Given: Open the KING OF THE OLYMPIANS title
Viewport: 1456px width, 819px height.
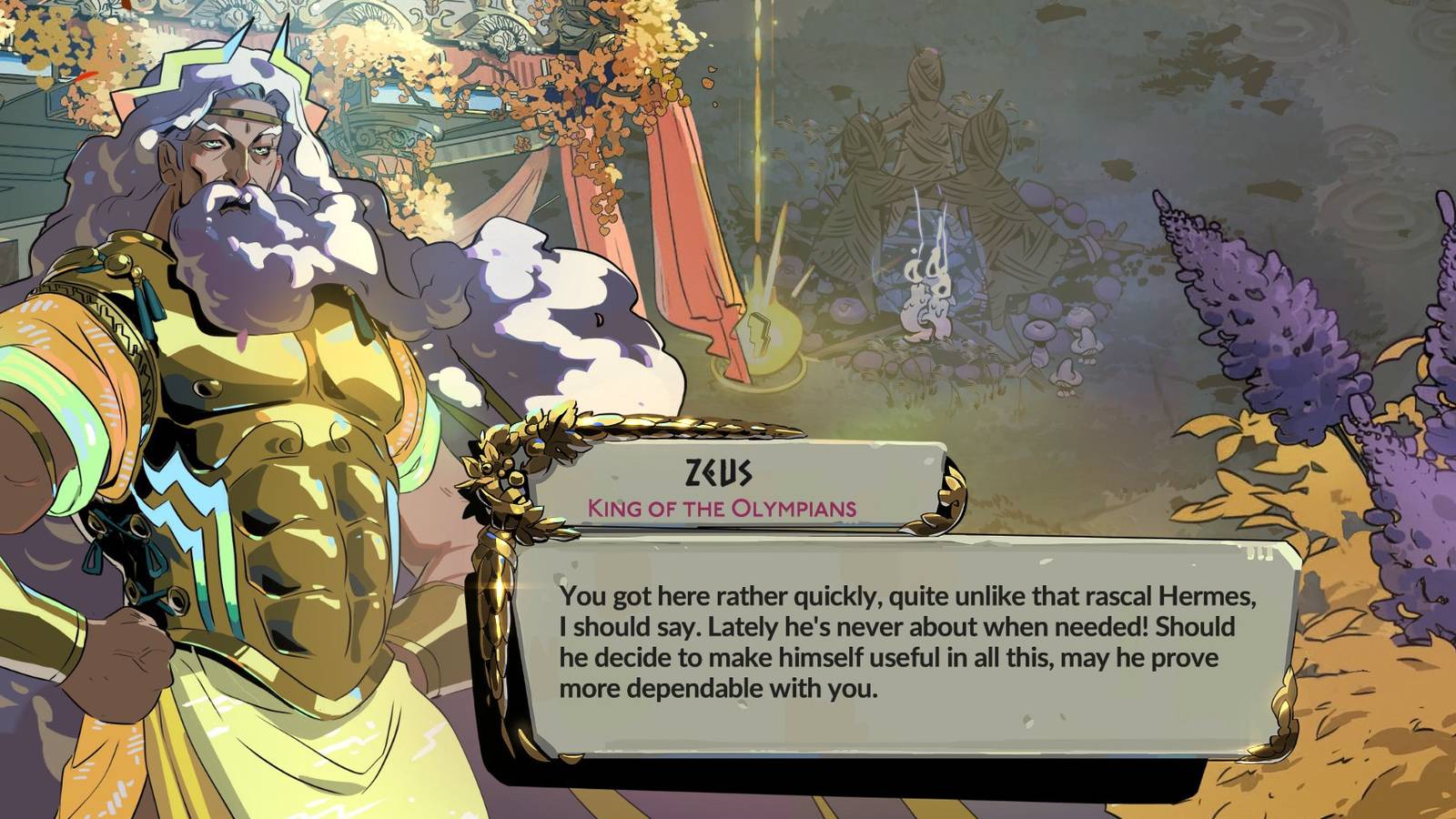Looking at the screenshot, I should coord(722,507).
